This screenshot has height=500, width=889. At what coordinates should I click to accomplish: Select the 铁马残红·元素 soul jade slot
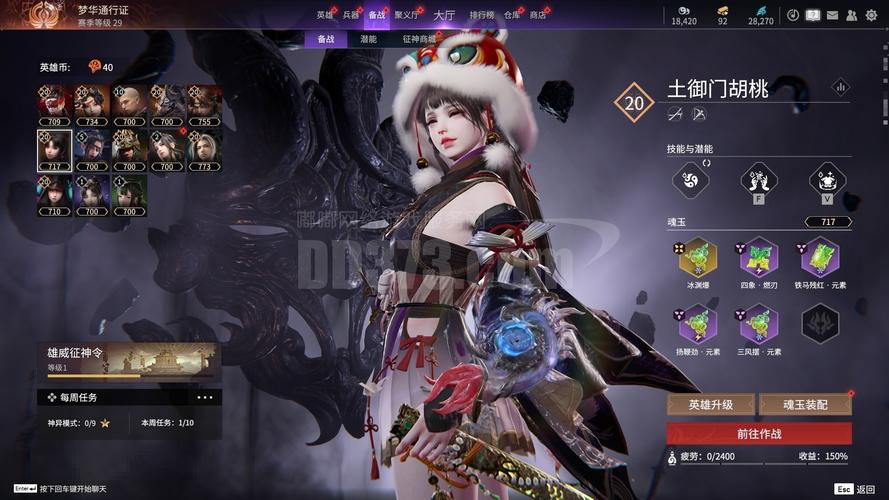pyautogui.click(x=820, y=256)
